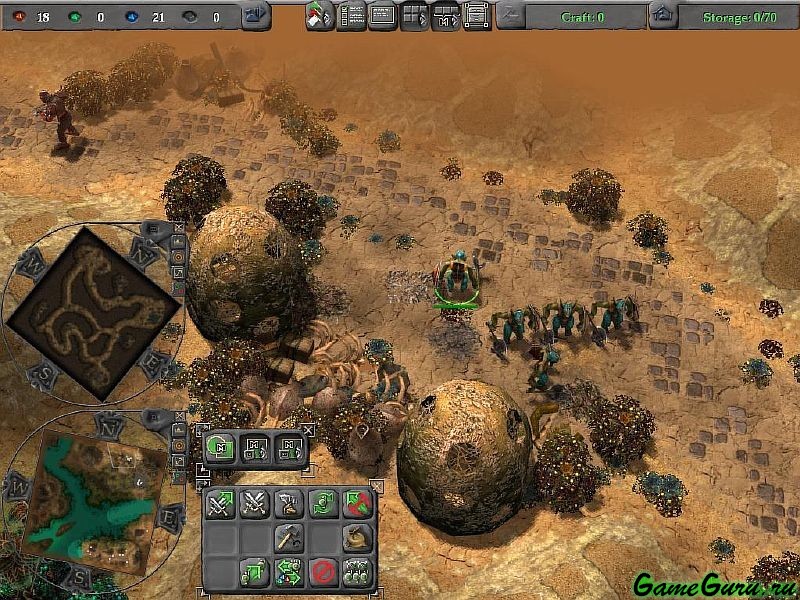Close the formation panel
The width and height of the screenshot is (800, 600).
308,430
